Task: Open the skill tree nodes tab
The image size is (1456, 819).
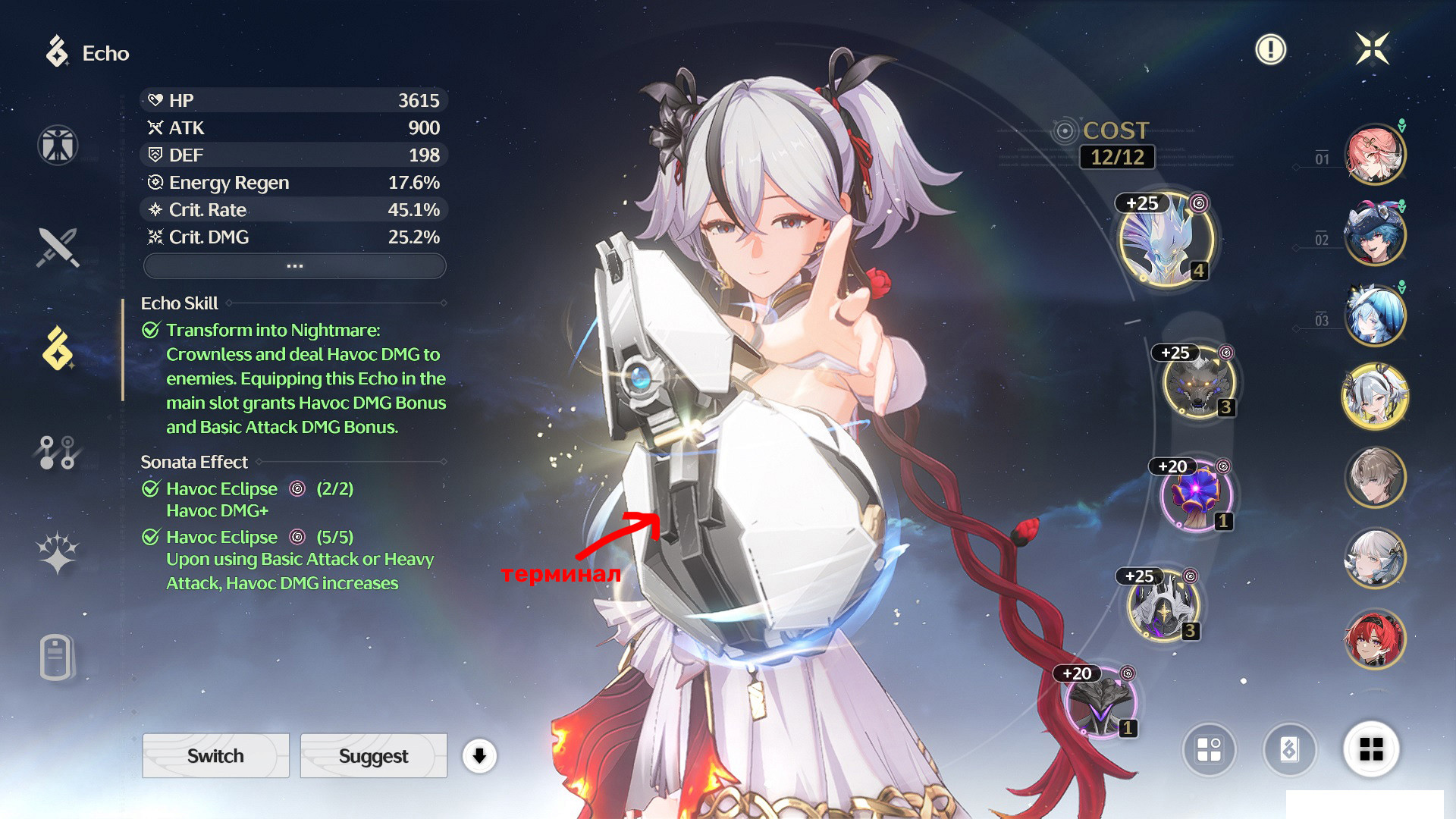Action: point(58,452)
